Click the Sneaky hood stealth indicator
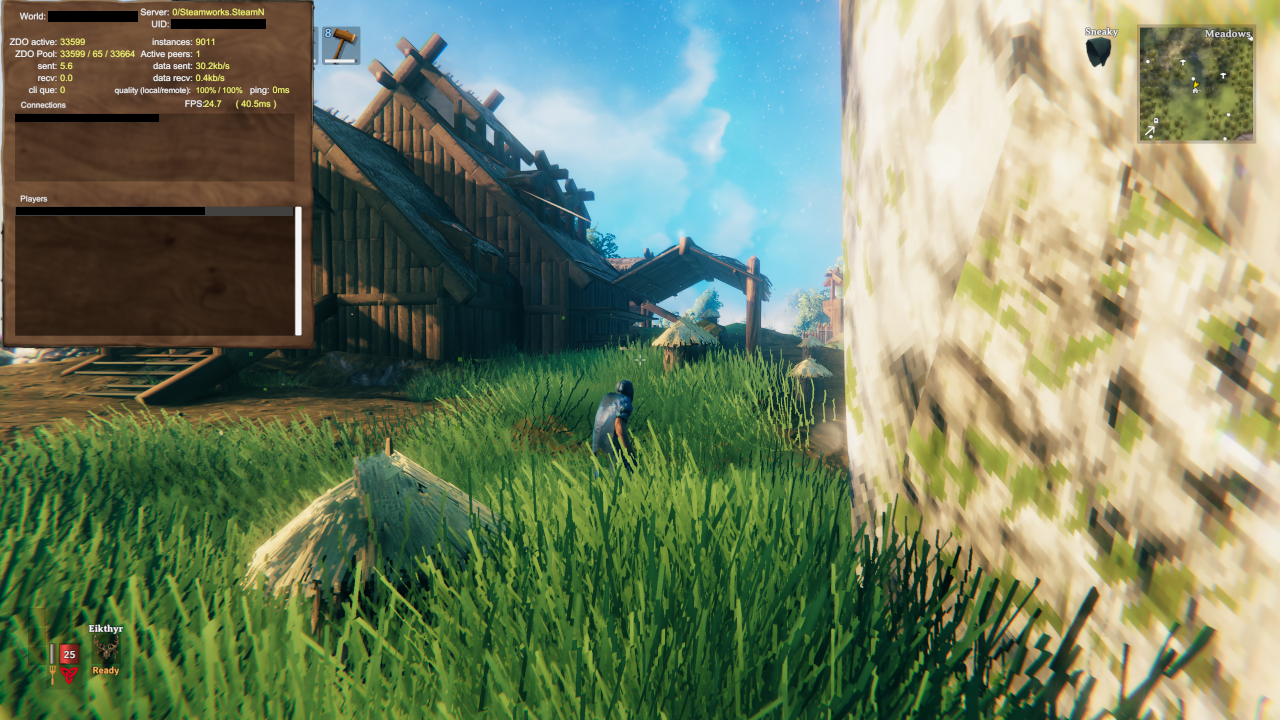Screen dimensions: 1280x720 click(x=1096, y=50)
